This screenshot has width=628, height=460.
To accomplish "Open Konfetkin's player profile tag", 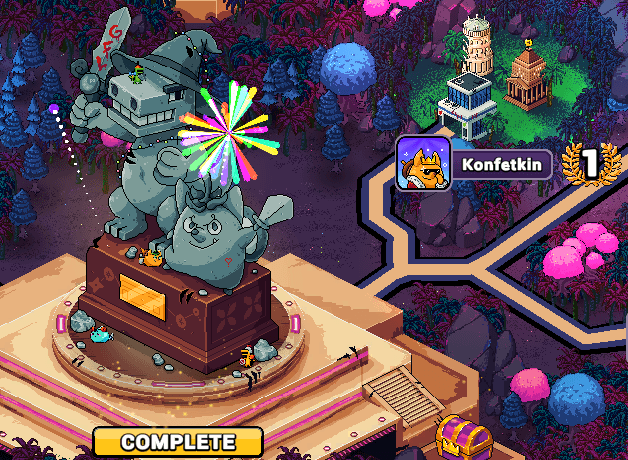I will point(503,163).
